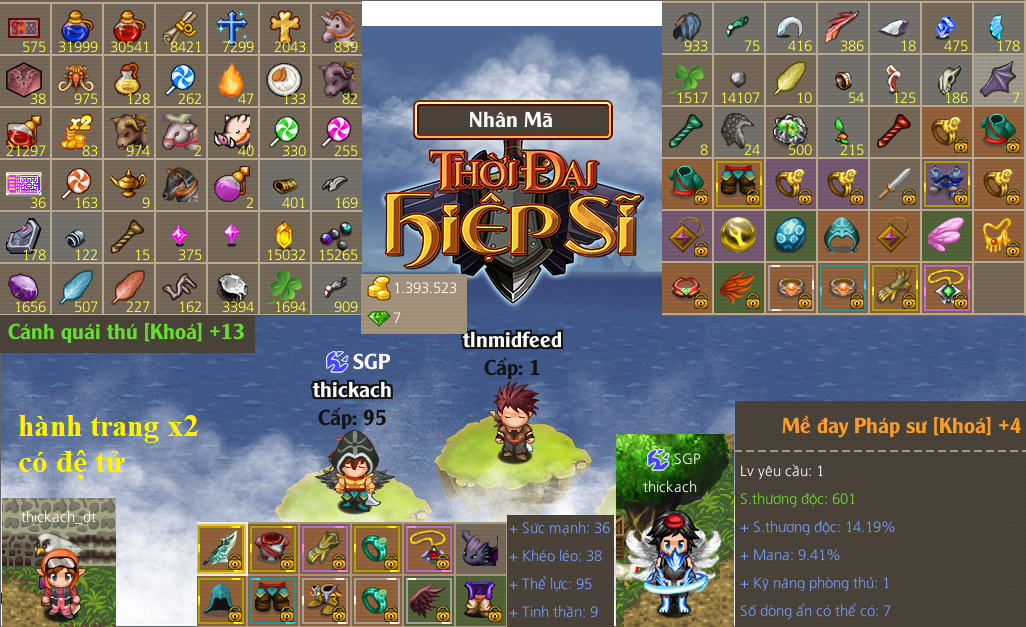Select the red potion stack of 30541
This screenshot has height=627, width=1026.
(129, 28)
